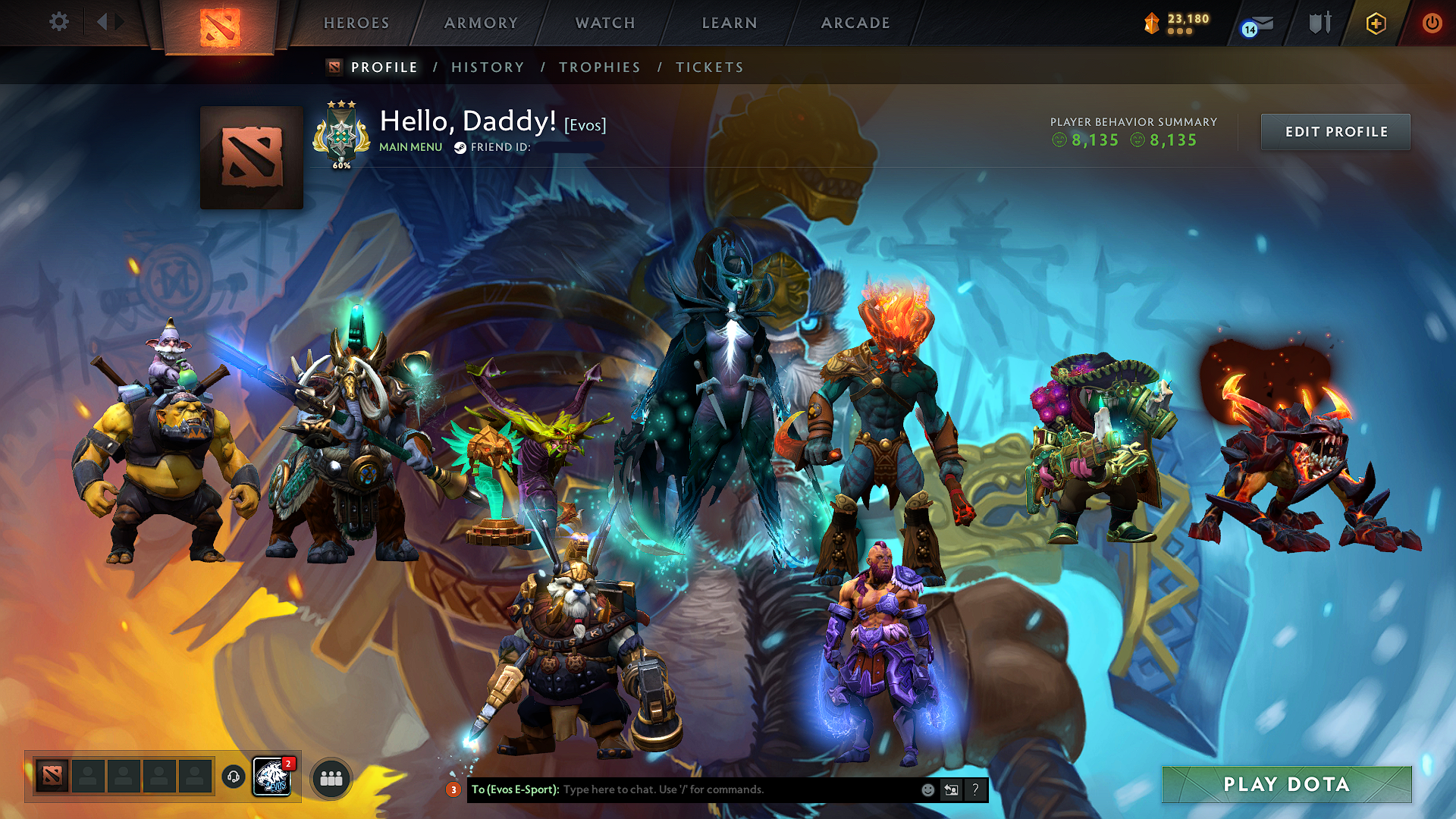The image size is (1456, 819).
Task: Open the friends list icon
Action: click(332, 778)
